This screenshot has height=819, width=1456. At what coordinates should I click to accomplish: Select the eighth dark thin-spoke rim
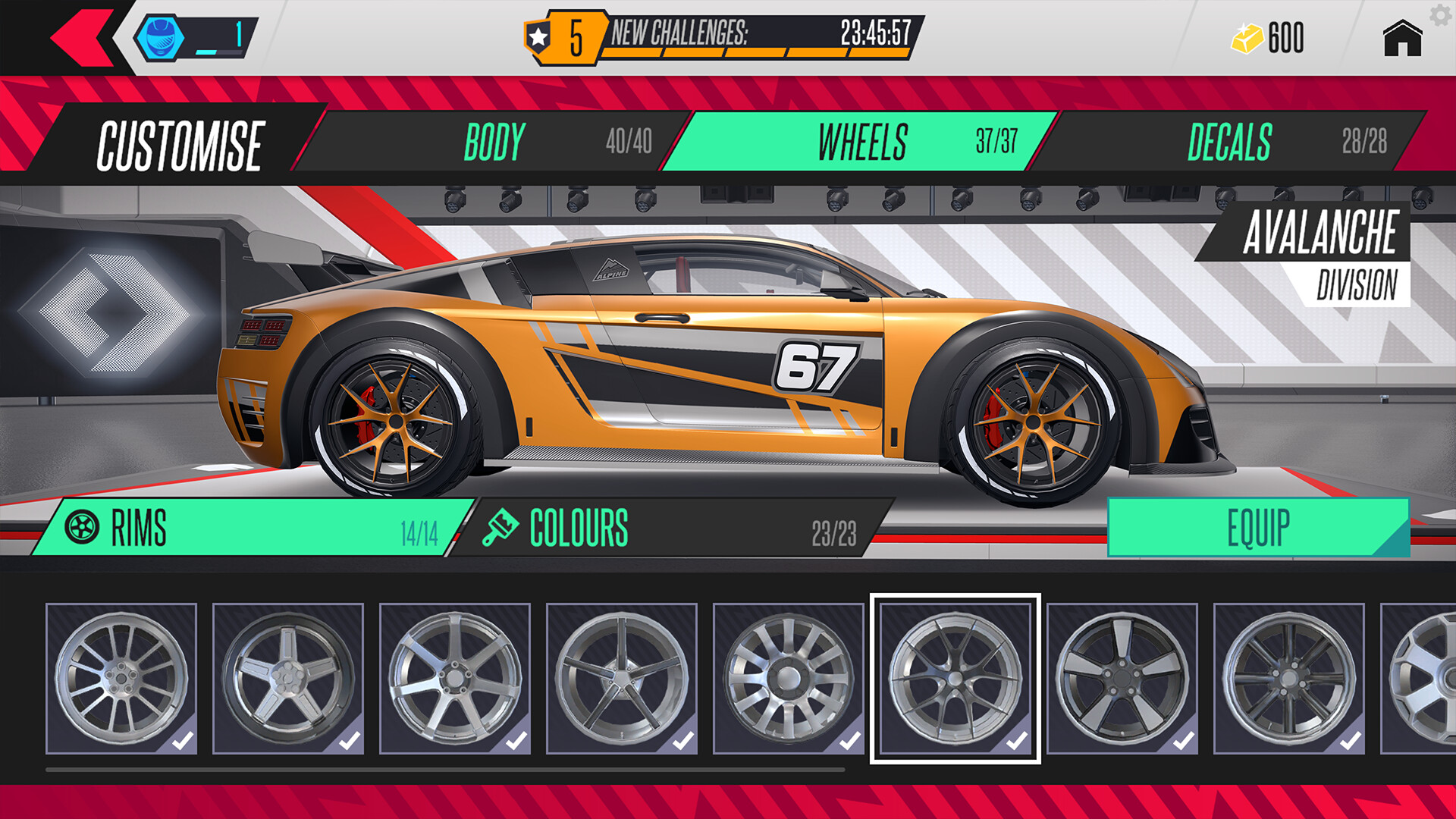1289,678
